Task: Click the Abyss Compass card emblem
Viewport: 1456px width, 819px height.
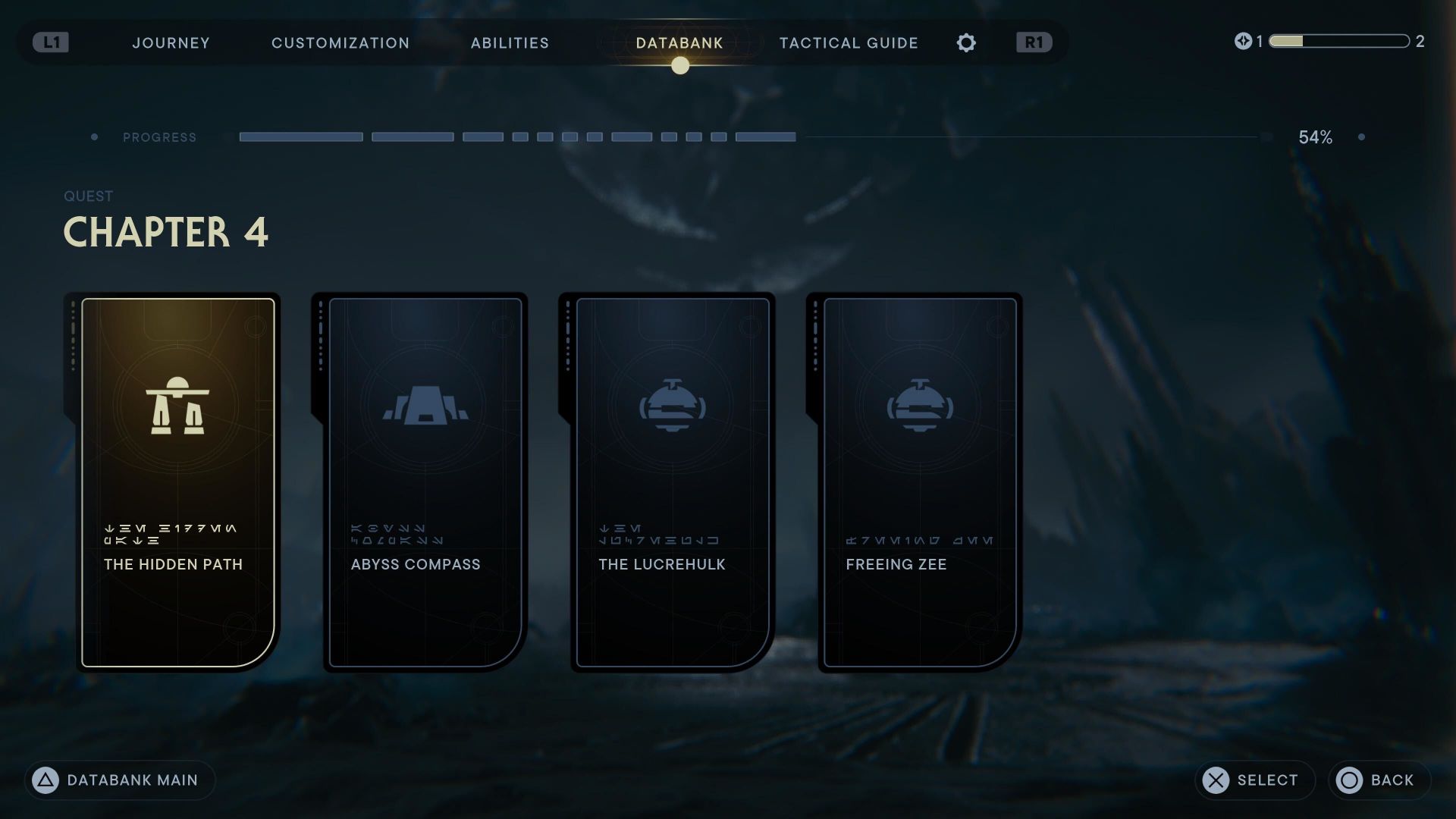Action: point(425,404)
